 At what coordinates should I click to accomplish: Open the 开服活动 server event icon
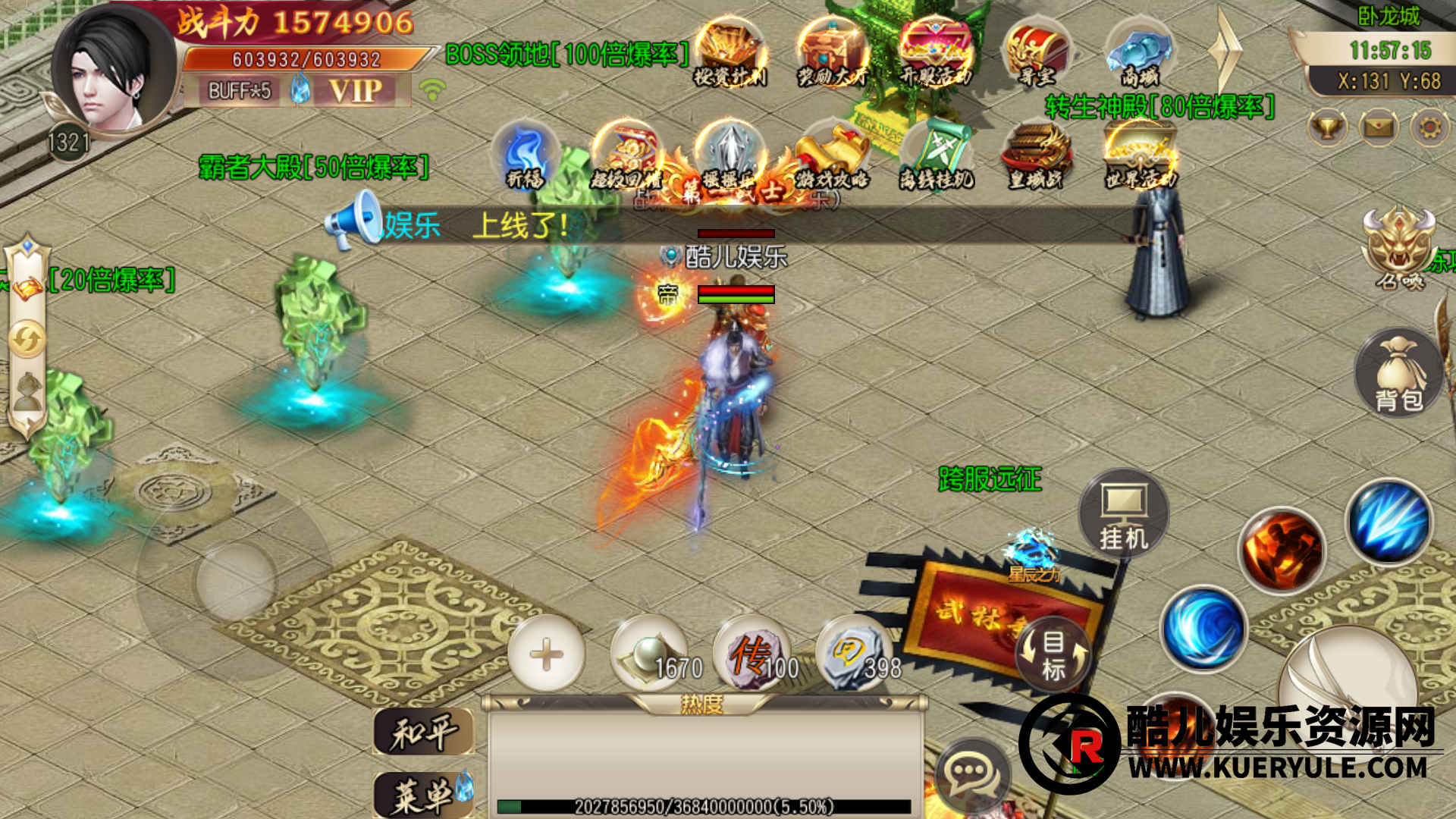click(934, 52)
